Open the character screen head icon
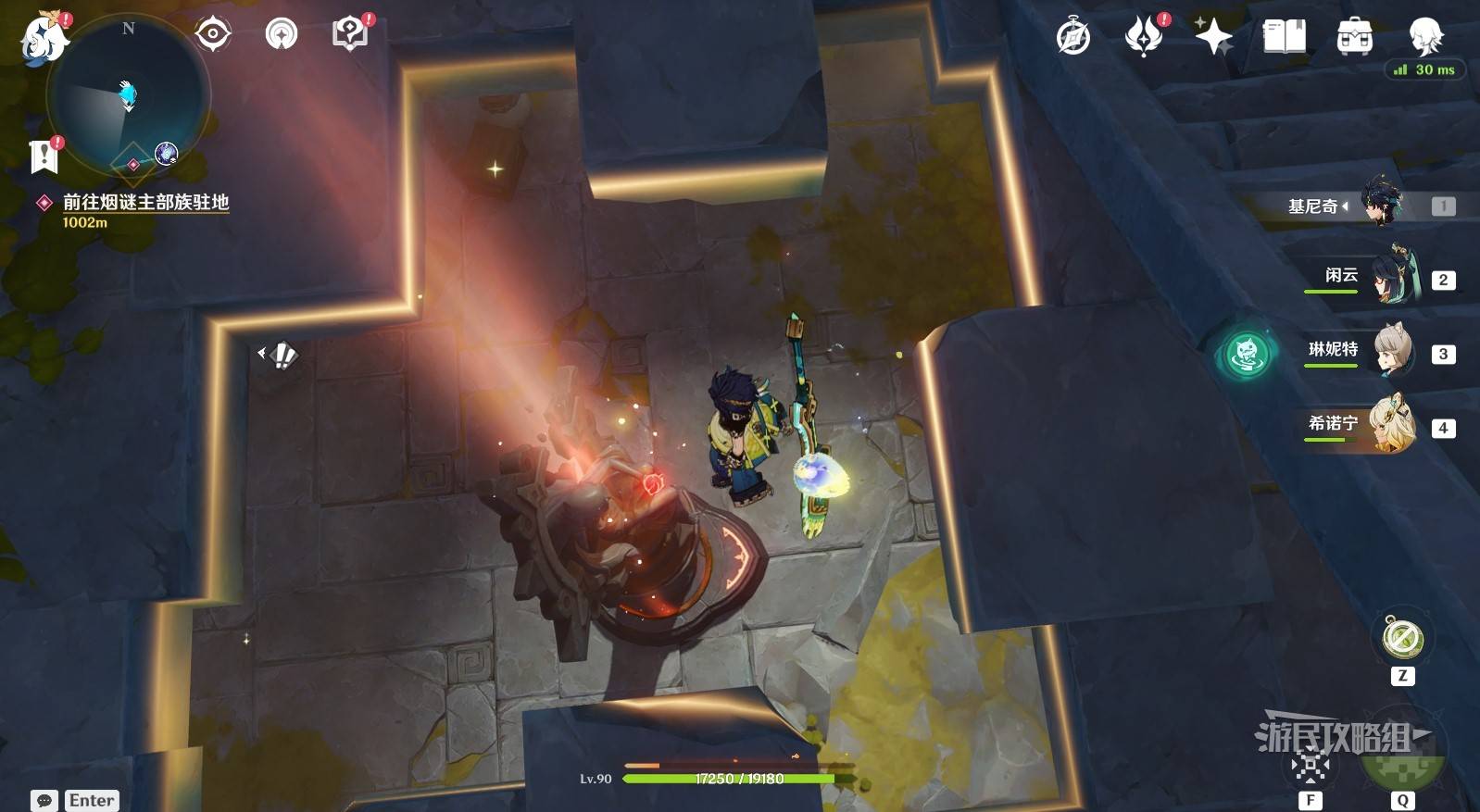1480x812 pixels. tap(1424, 35)
